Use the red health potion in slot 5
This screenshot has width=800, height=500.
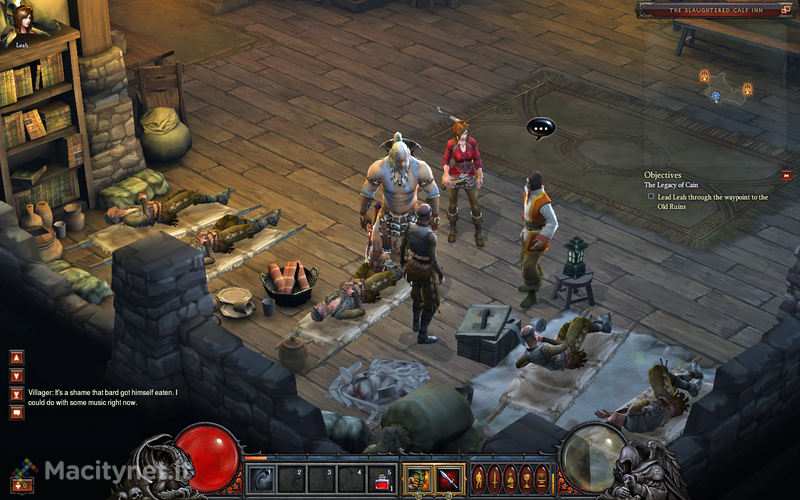(381, 479)
